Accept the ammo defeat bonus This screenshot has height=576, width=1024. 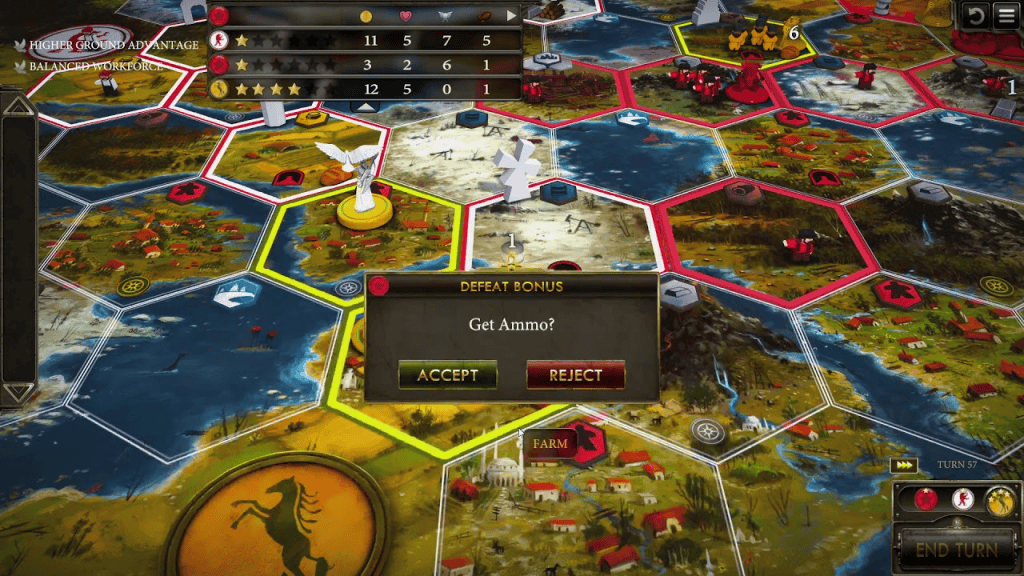[447, 375]
